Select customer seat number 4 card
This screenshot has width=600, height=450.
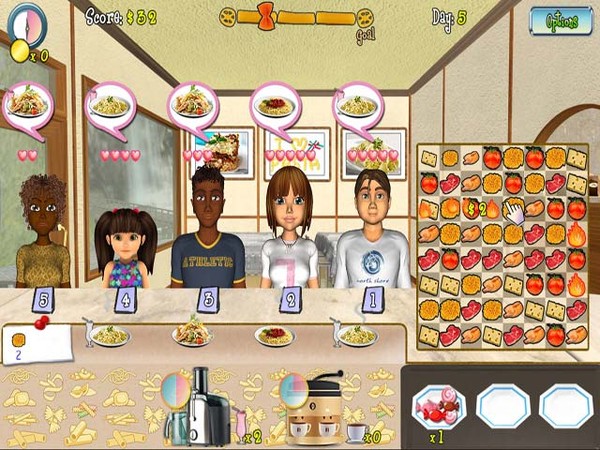pos(124,298)
